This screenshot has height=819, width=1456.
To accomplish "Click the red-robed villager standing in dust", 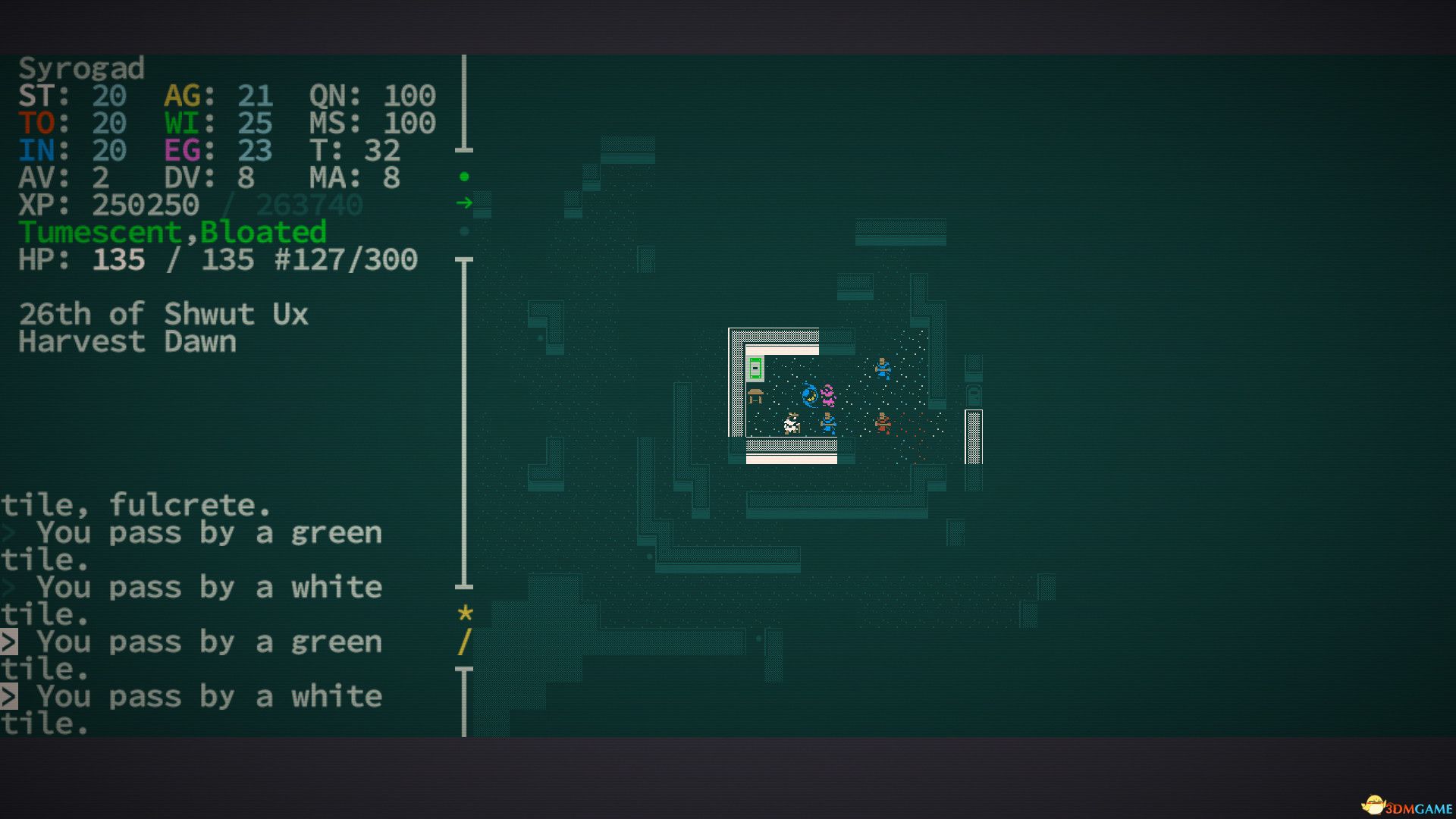I will click(883, 422).
